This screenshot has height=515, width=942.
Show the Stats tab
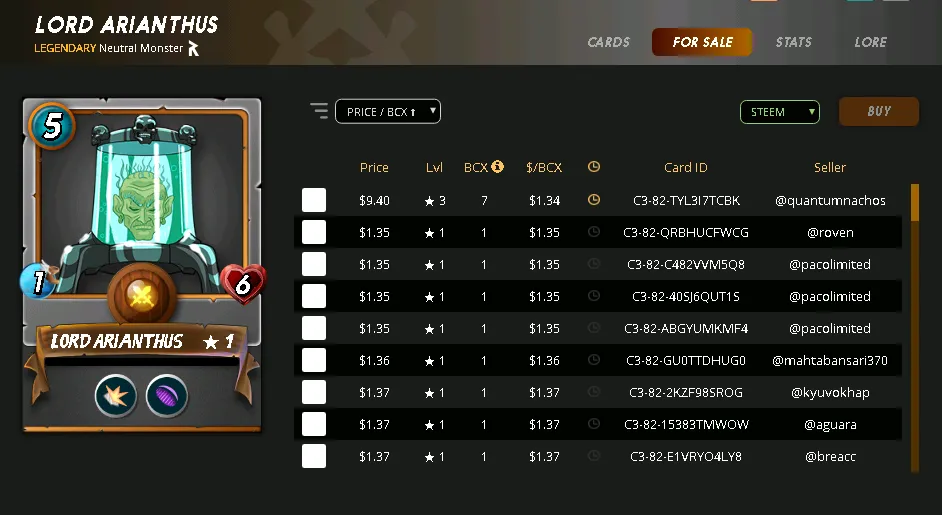(x=793, y=42)
